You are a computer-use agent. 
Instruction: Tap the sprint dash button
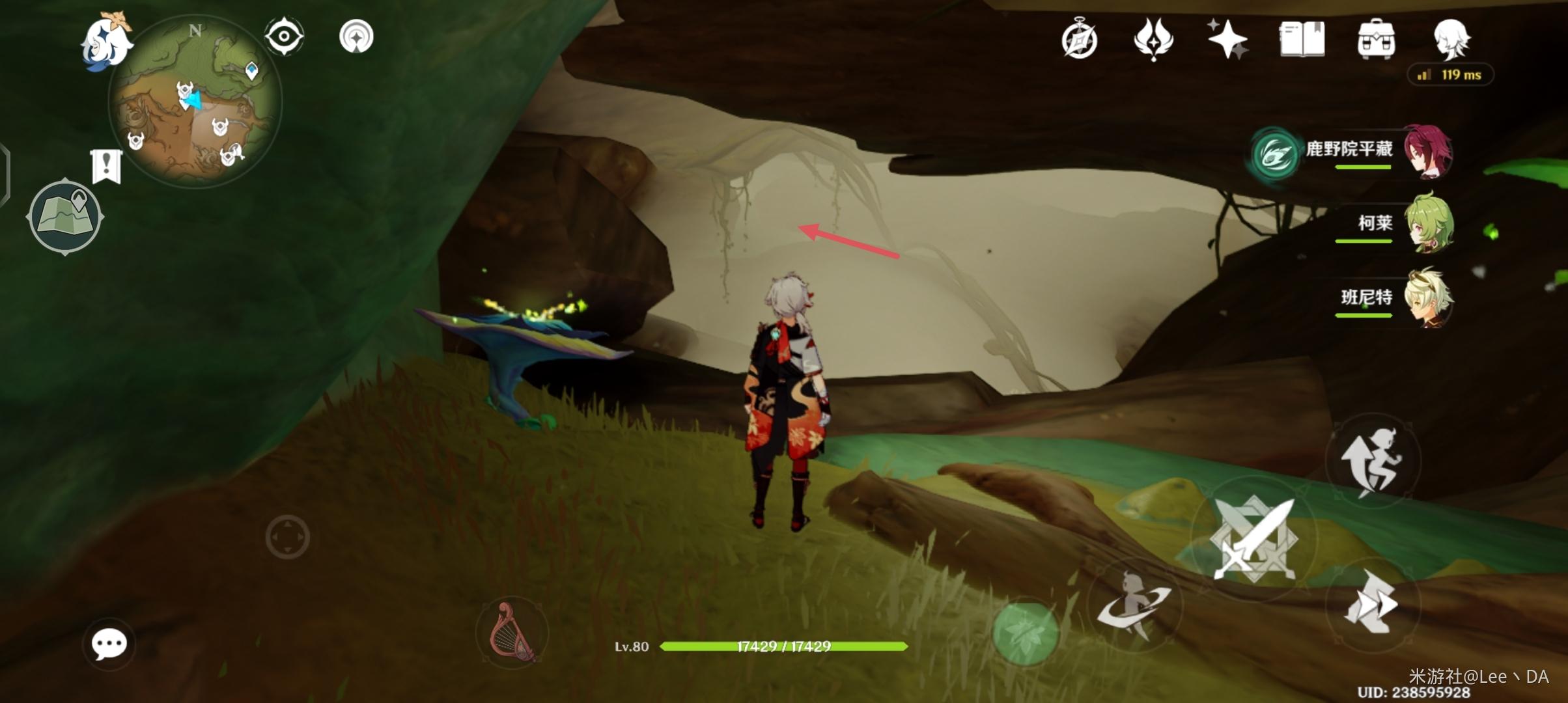coord(1371,605)
